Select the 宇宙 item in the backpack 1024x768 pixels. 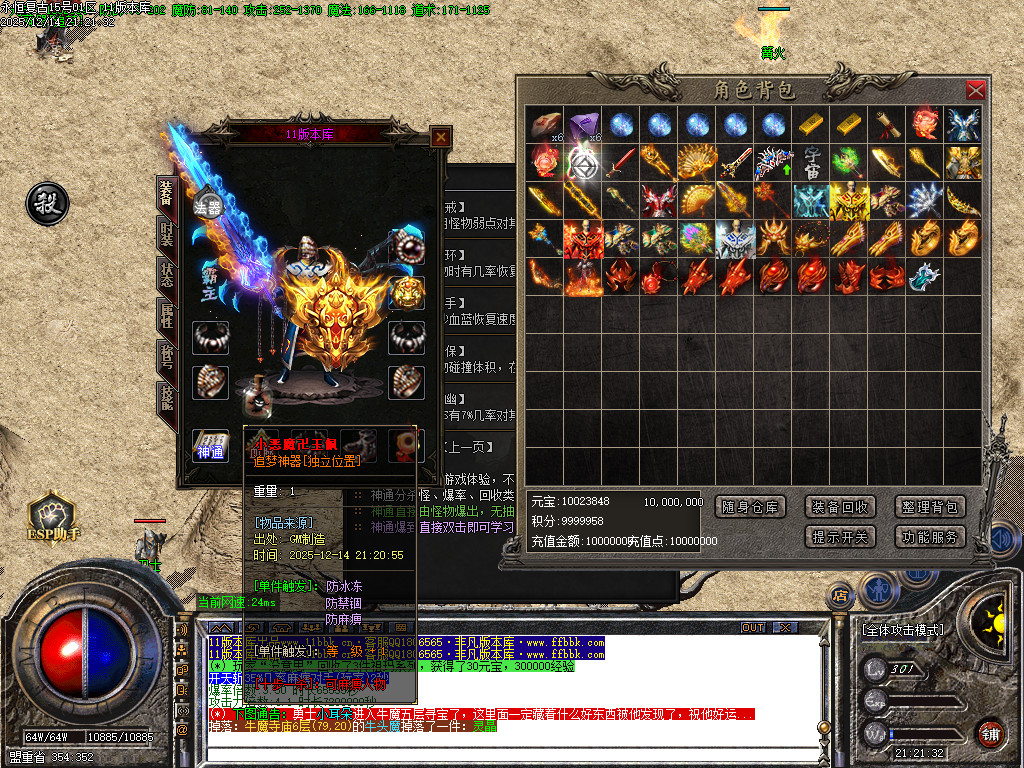(x=814, y=160)
